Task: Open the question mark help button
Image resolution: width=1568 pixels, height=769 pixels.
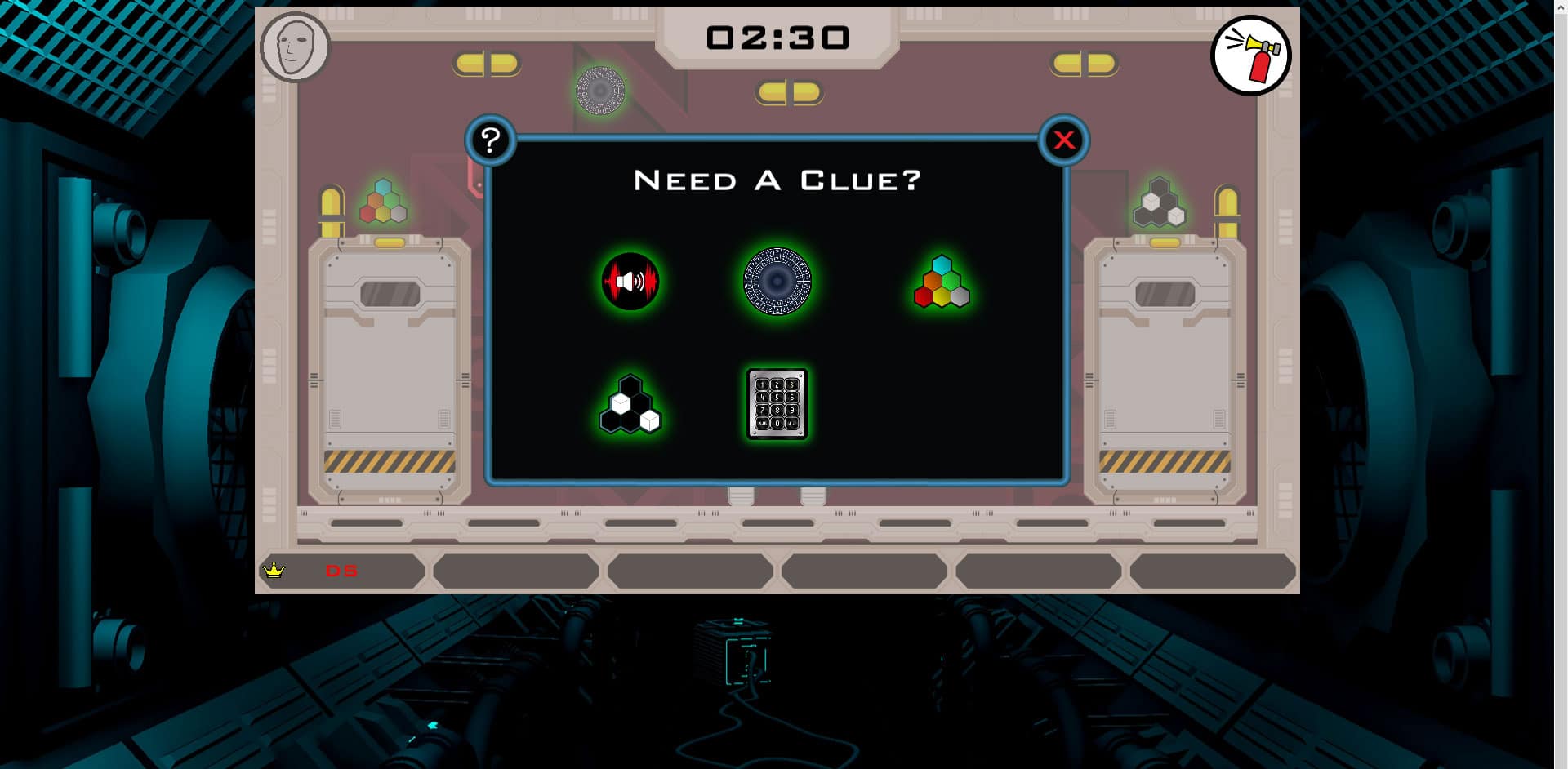Action: coord(490,140)
